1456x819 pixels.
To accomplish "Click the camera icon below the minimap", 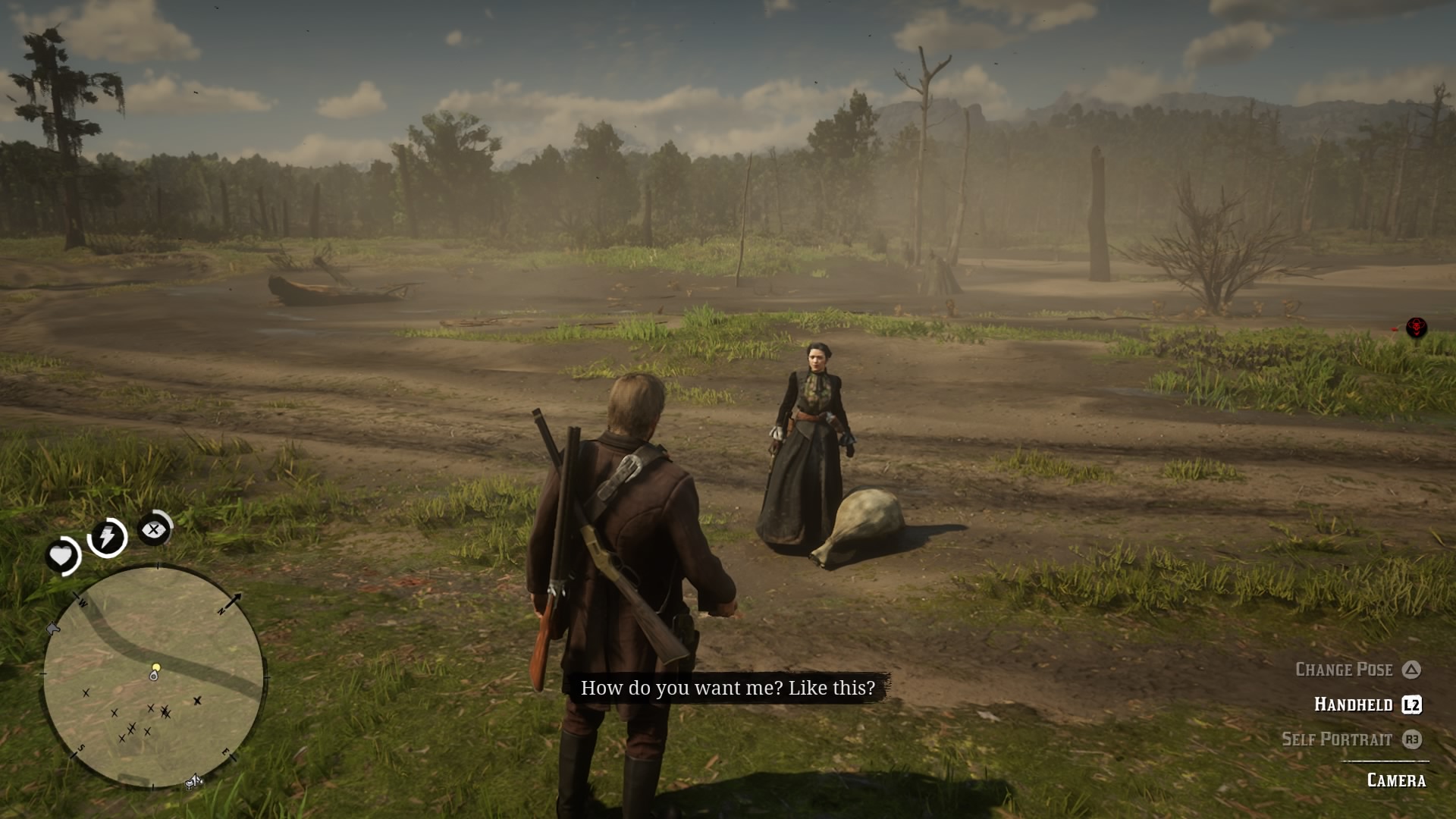I will coord(194,783).
